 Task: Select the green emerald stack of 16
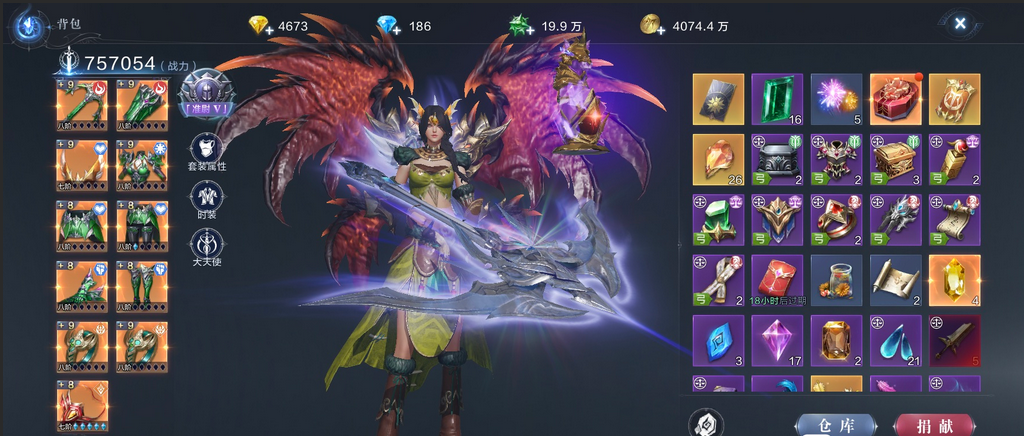coord(777,99)
